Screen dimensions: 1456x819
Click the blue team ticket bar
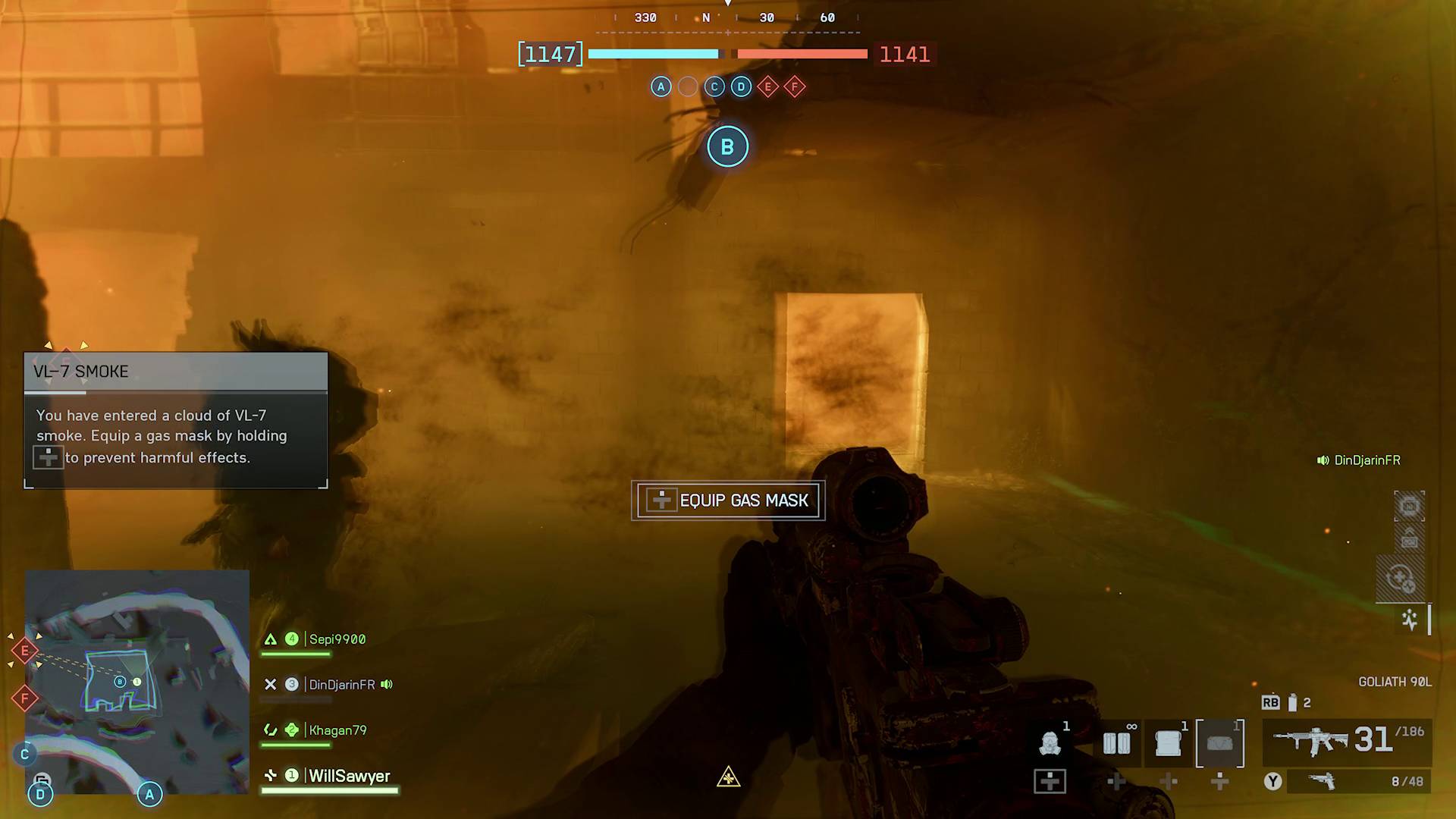(x=654, y=54)
